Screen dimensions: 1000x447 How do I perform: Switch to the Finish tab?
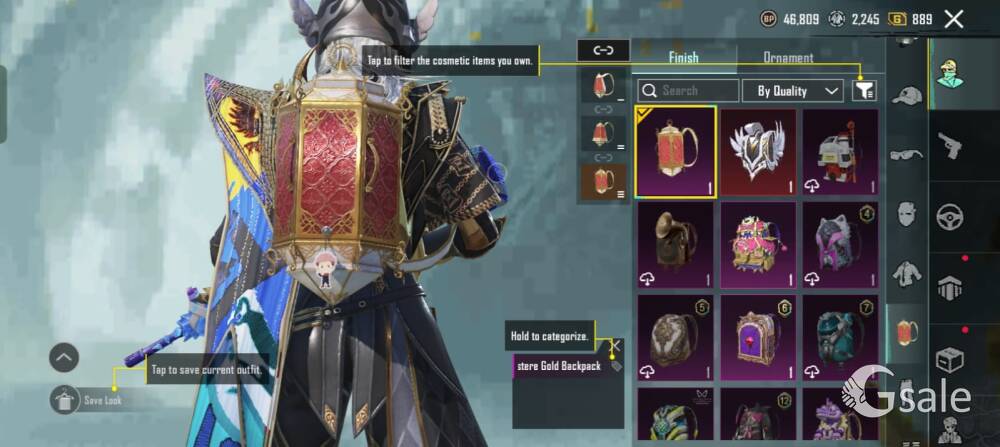(684, 58)
